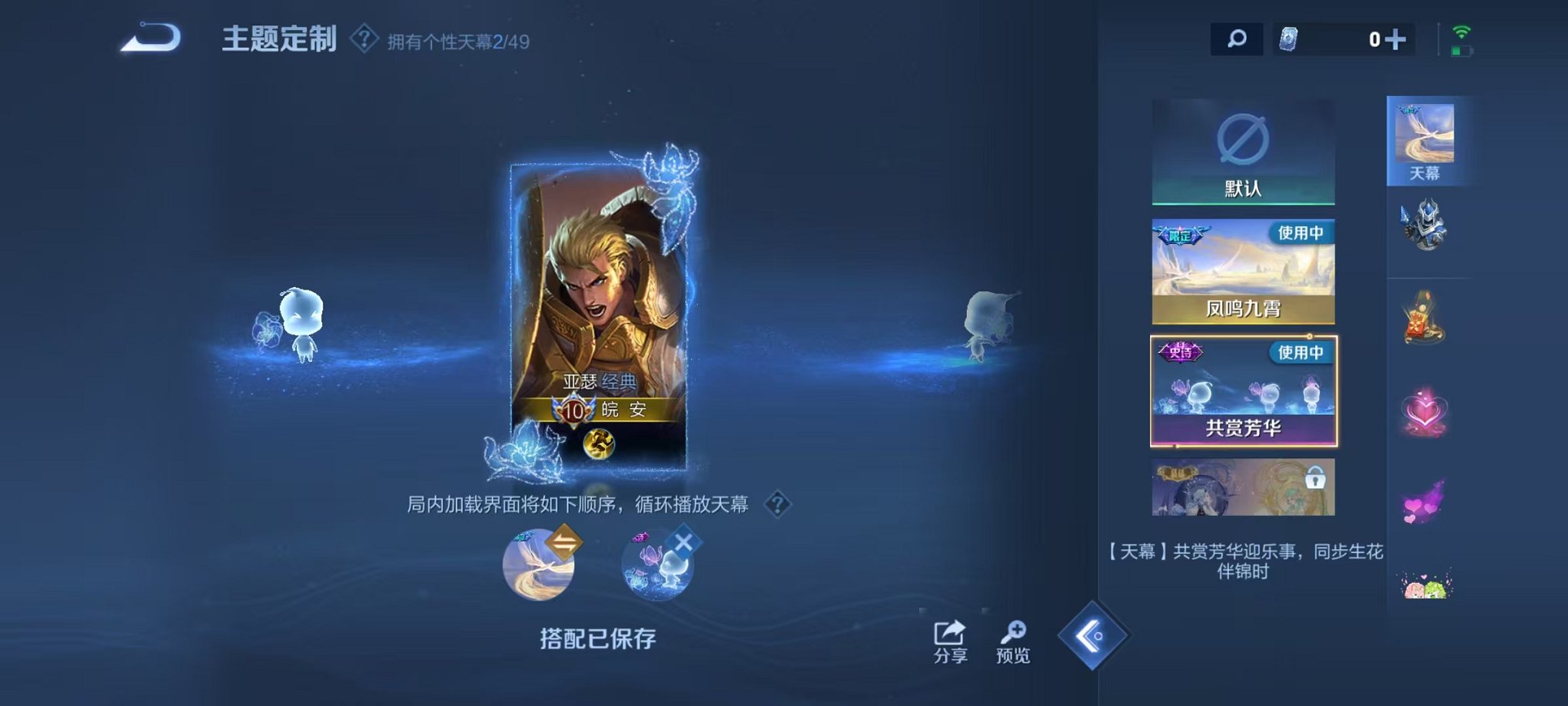The width and height of the screenshot is (1568, 706).
Task: Switch to the 凤鸣九霄 canopy option
Action: 1244,273
